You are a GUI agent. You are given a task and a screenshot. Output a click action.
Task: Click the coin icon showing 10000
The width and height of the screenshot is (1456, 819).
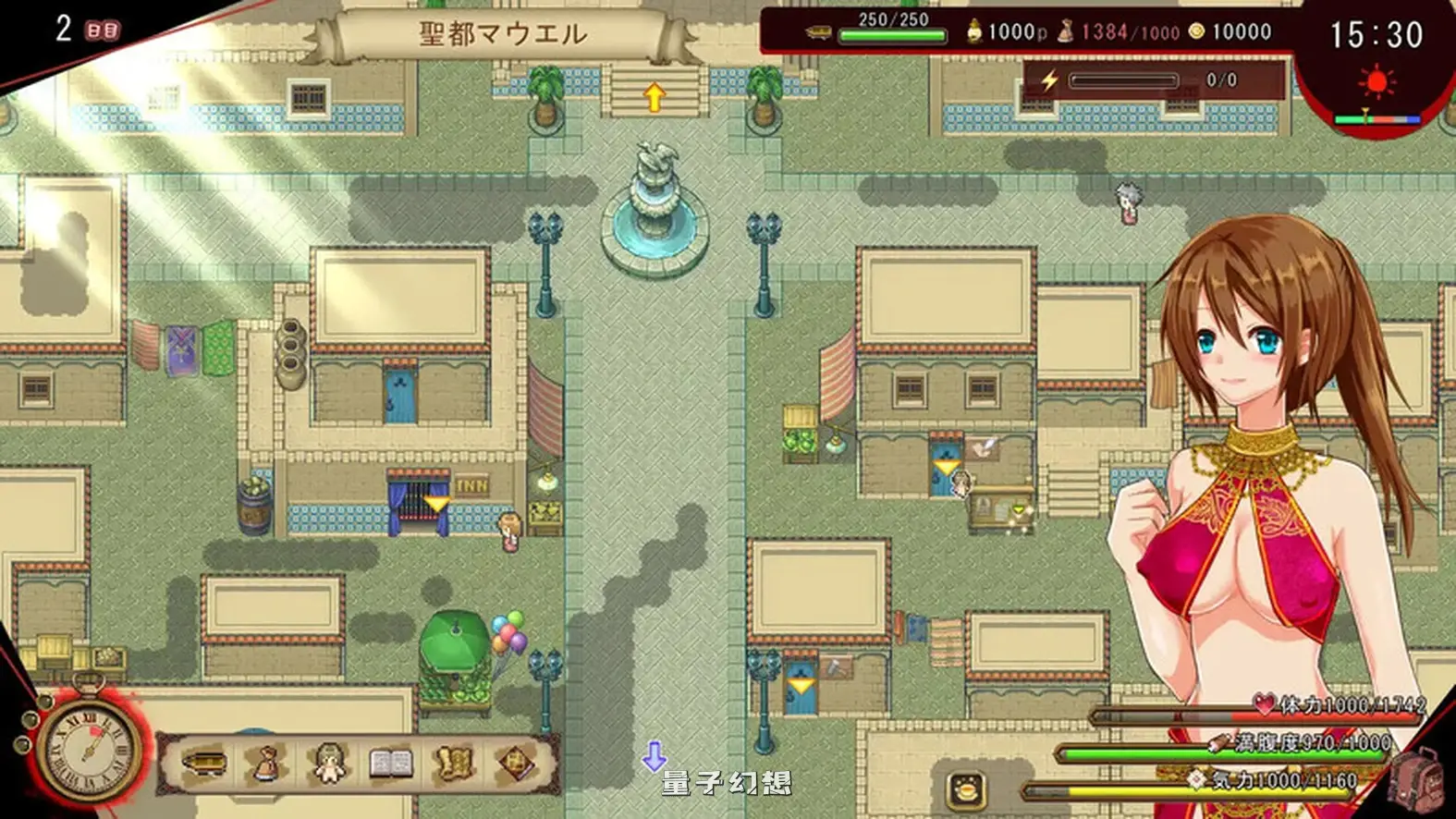coord(1195,31)
